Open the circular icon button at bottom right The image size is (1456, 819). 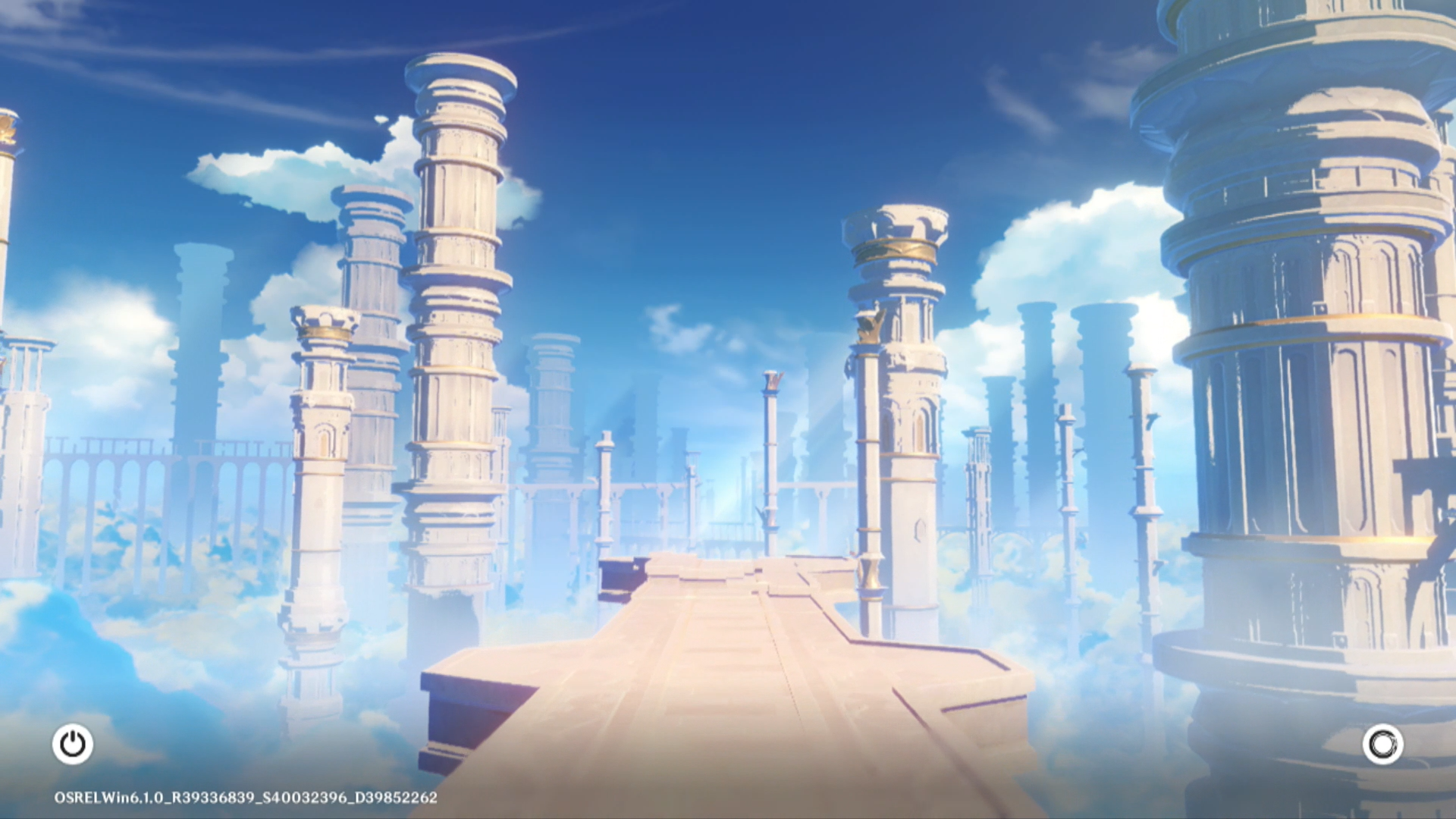click(x=1382, y=744)
